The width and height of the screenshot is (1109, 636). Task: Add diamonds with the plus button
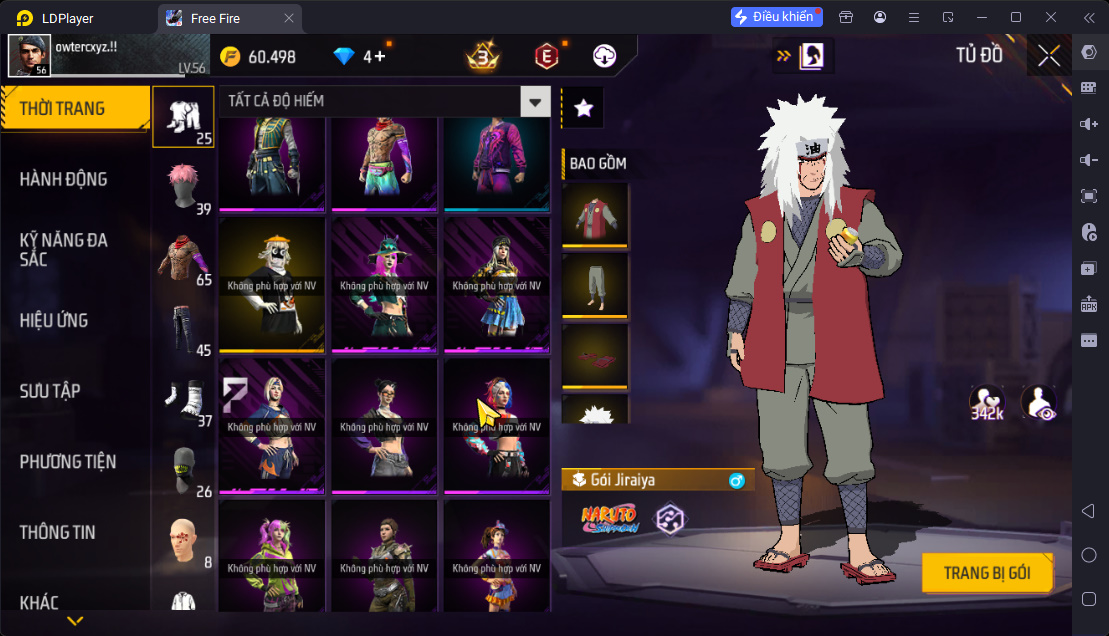[380, 57]
